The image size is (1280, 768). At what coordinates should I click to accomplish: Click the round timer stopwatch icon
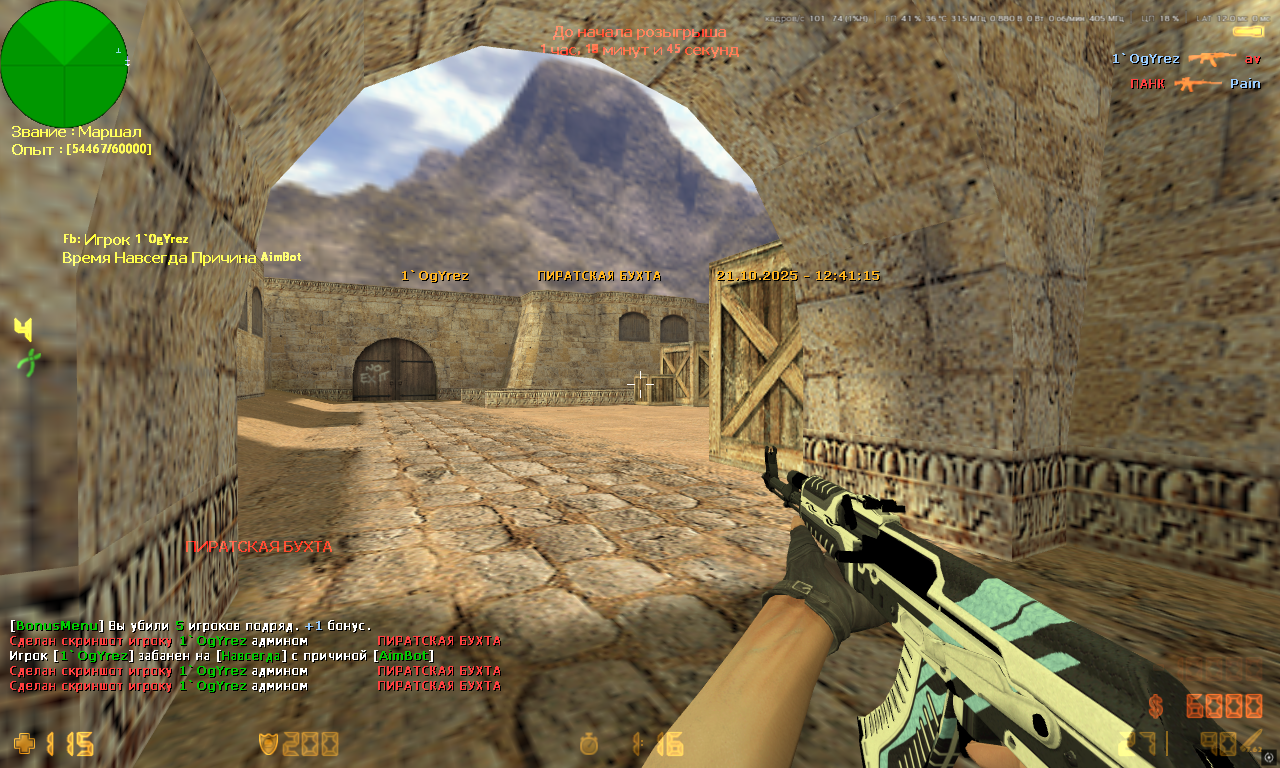[591, 744]
